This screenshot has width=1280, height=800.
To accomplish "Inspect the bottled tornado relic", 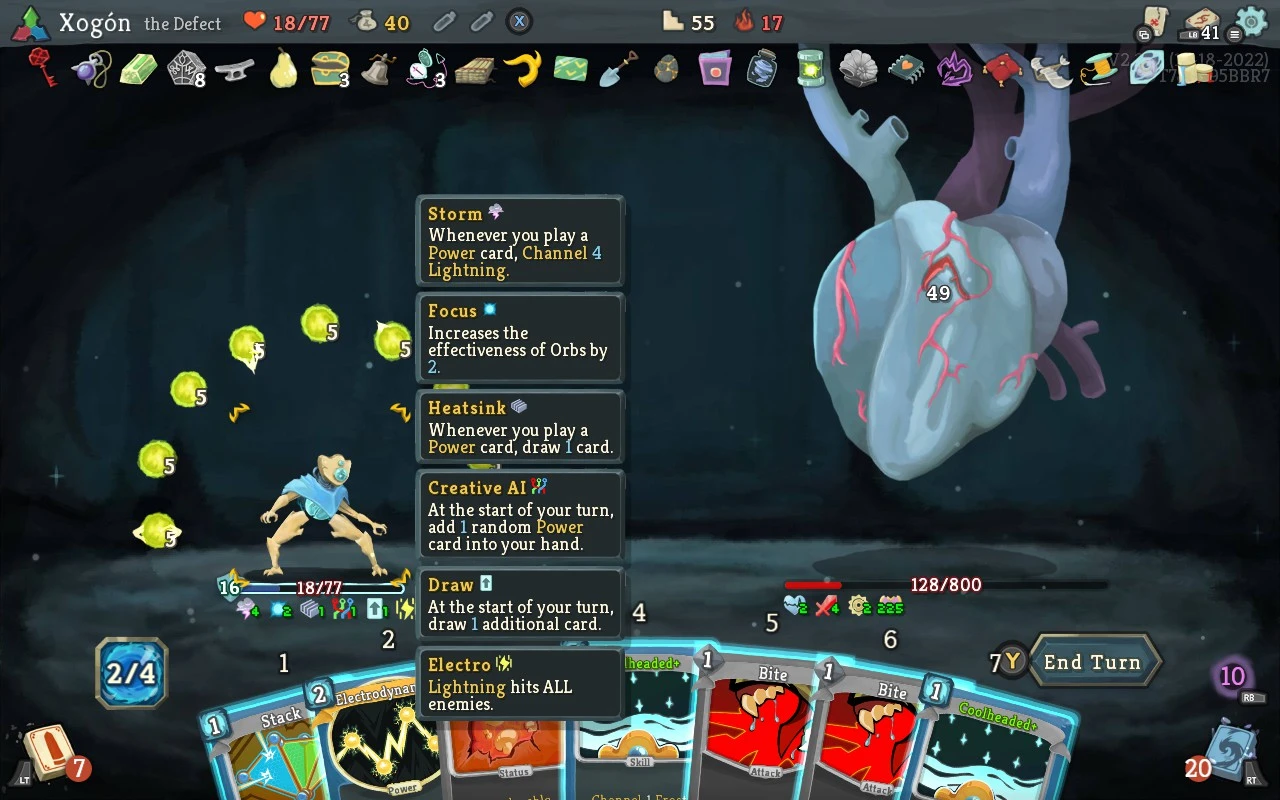I will pyautogui.click(x=762, y=69).
